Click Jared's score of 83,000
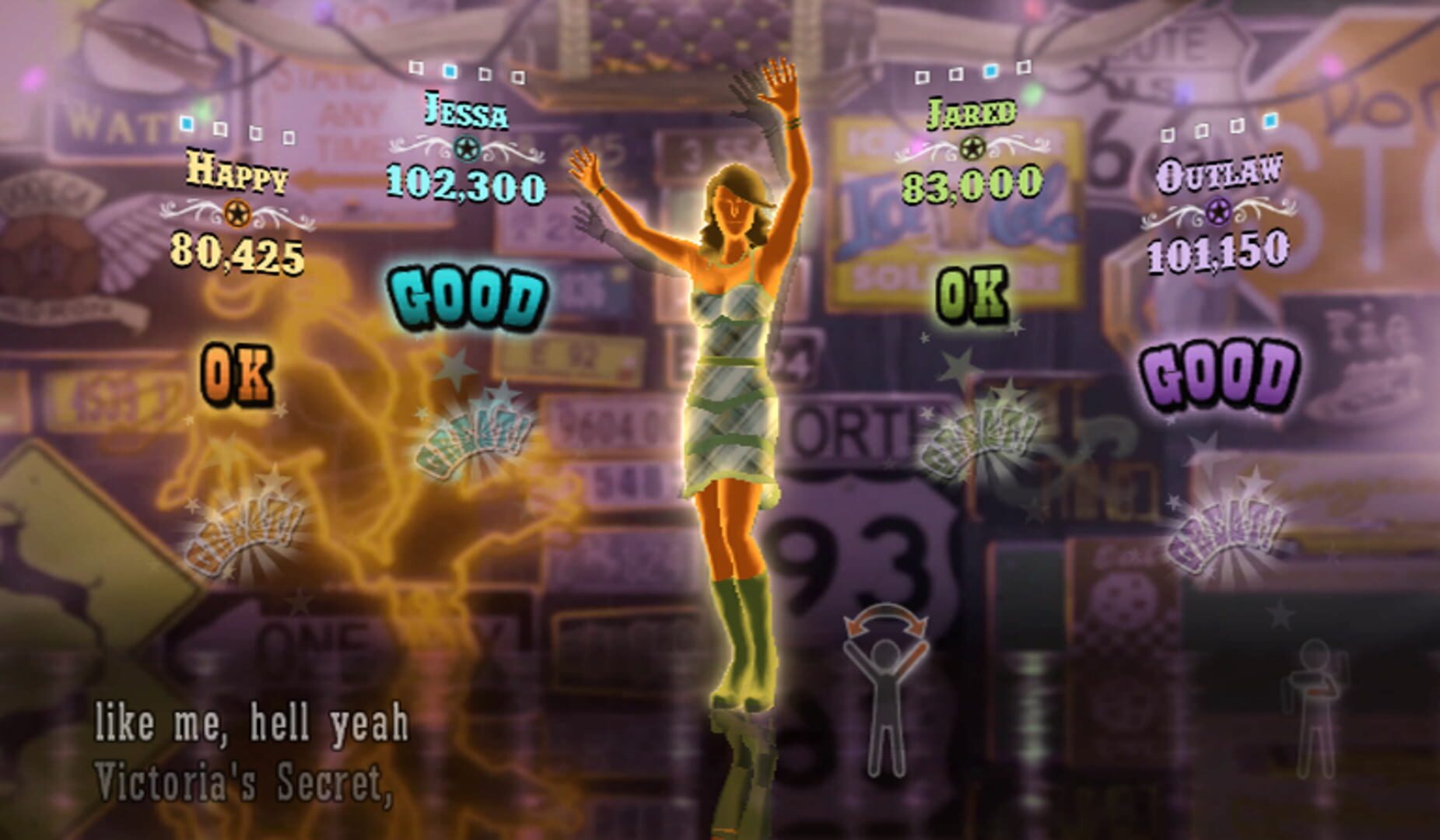Viewport: 1440px width, 840px height. tap(971, 187)
